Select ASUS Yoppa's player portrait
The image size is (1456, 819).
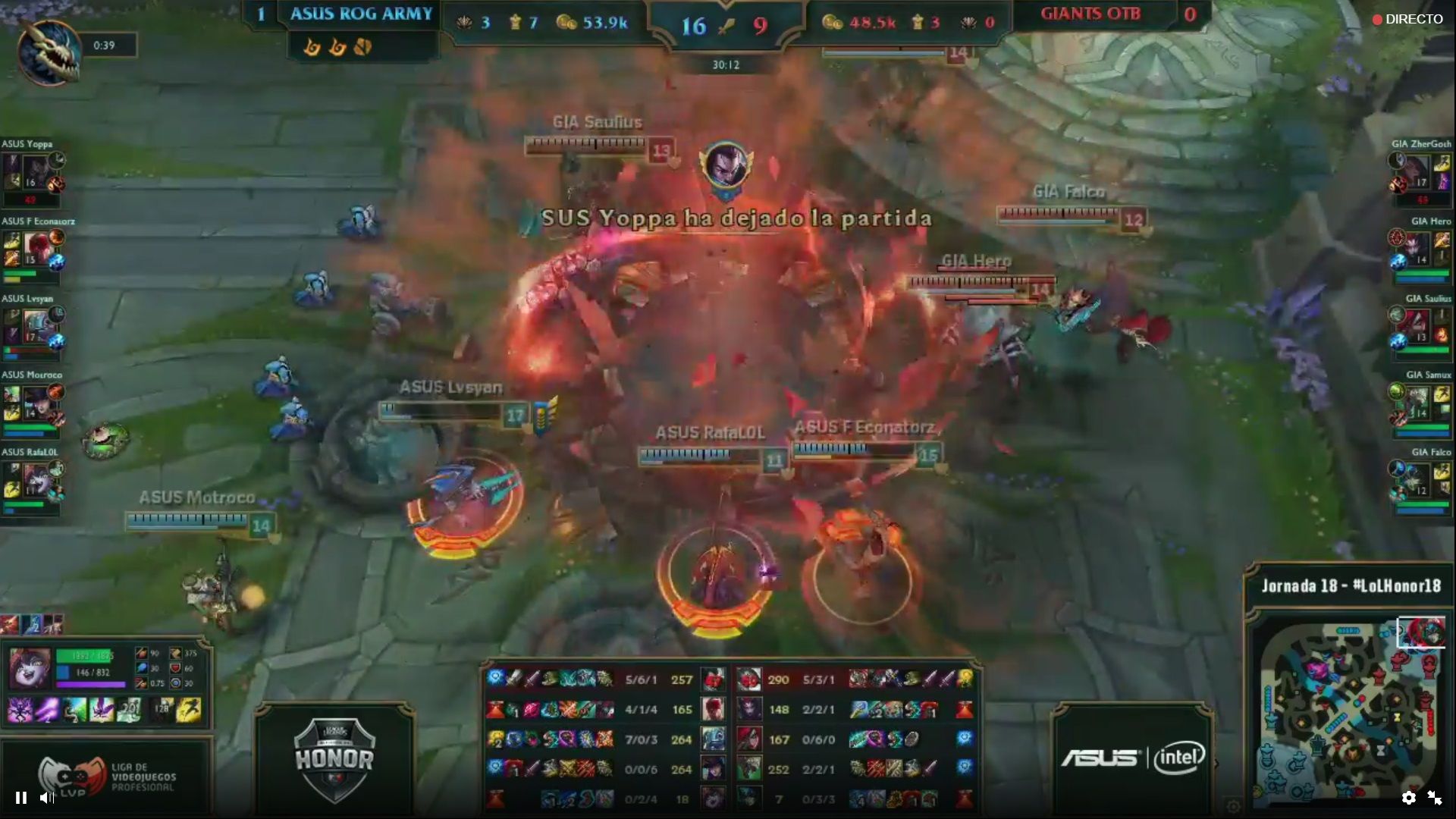tap(34, 171)
